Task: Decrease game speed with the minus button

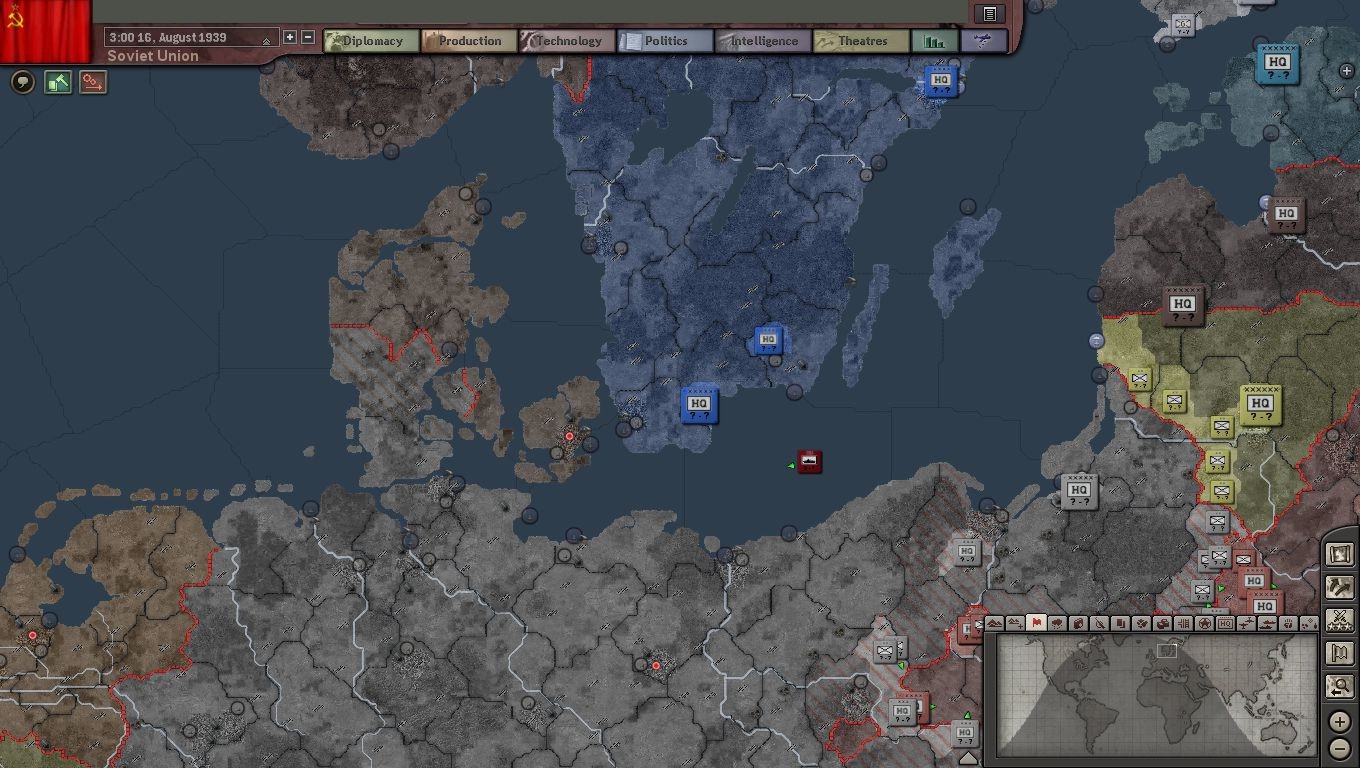Action: click(x=308, y=37)
